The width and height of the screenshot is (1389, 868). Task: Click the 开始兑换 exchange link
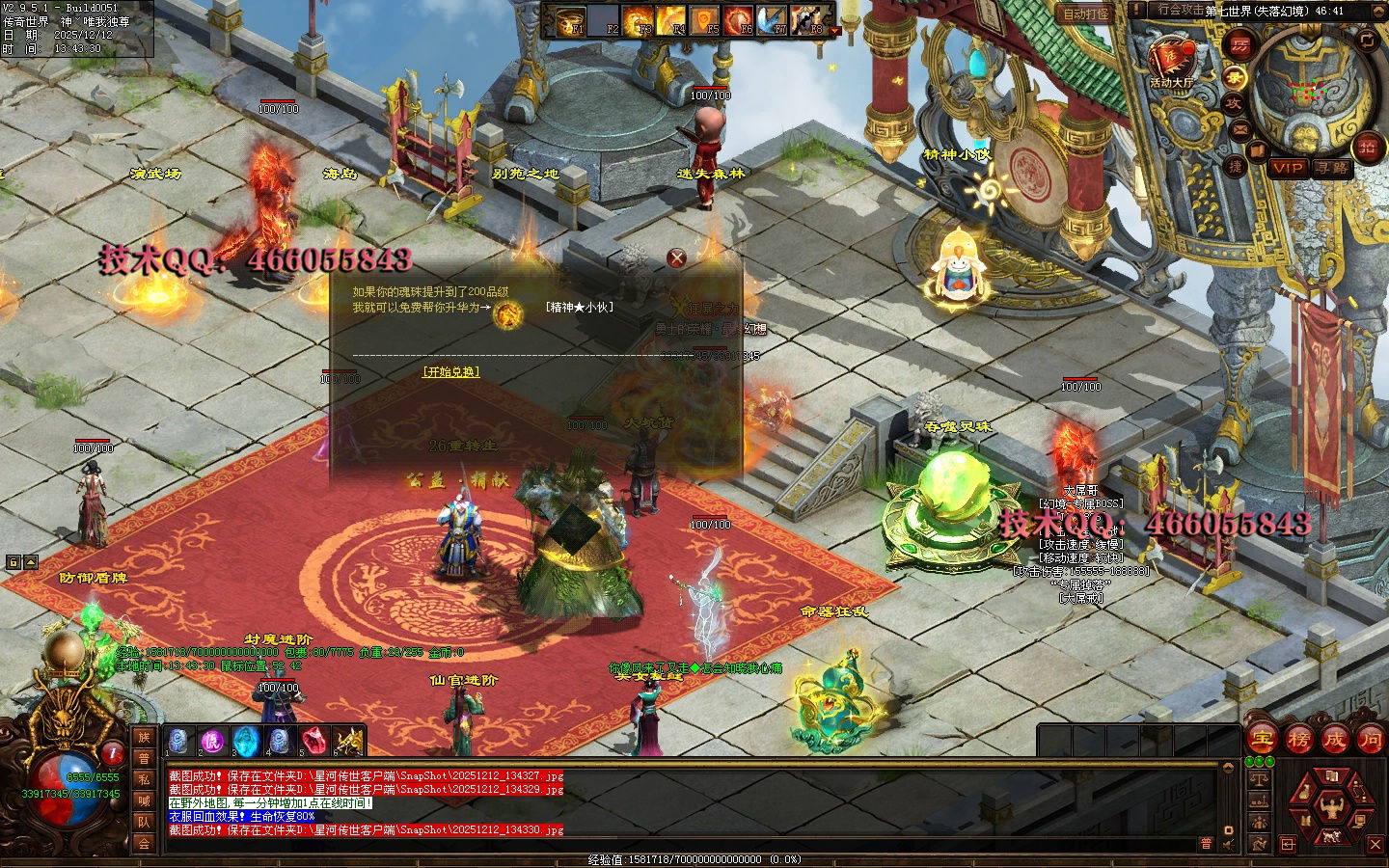[x=450, y=371]
